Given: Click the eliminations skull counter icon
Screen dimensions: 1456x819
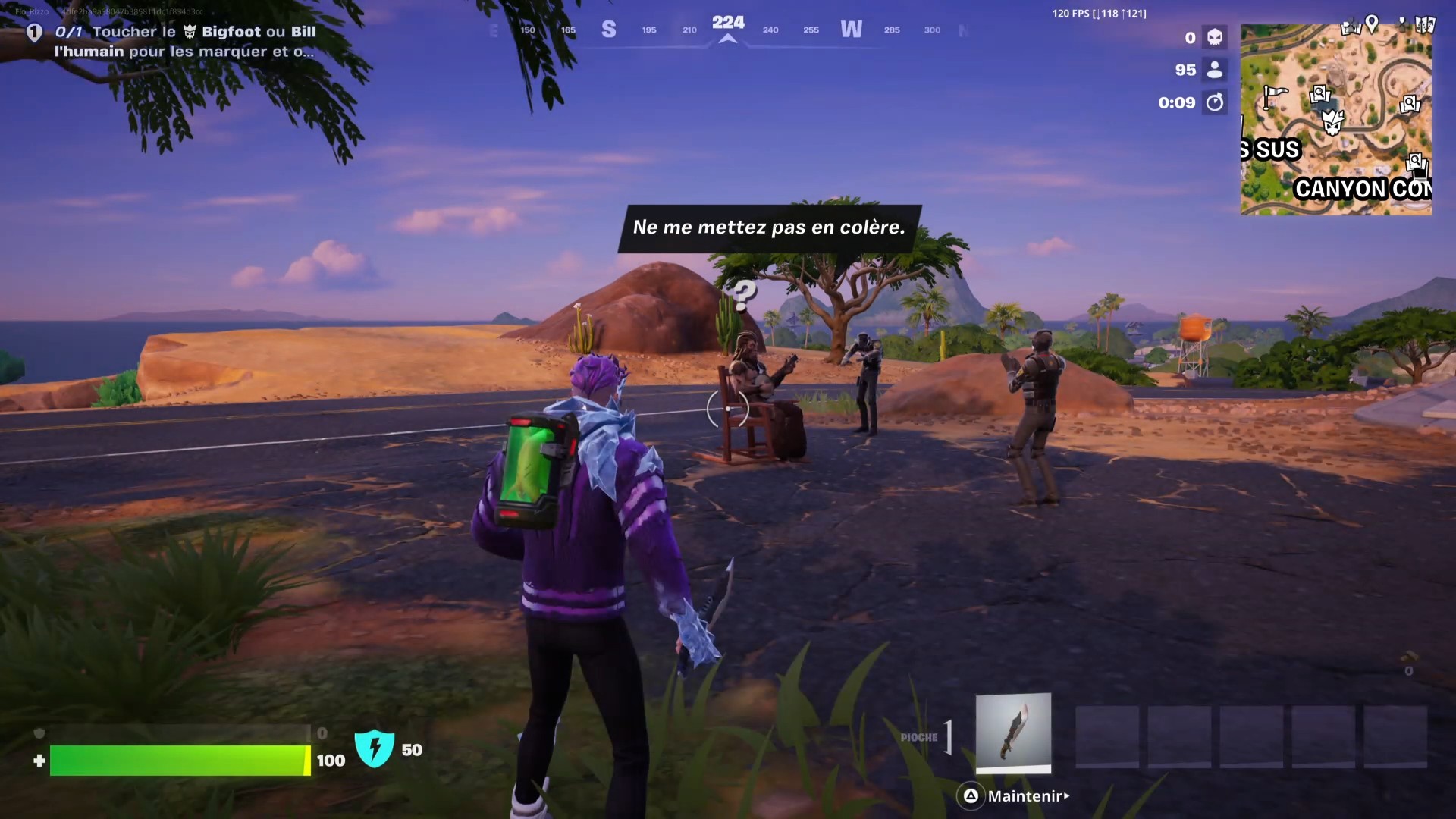Looking at the screenshot, I should [x=1215, y=36].
